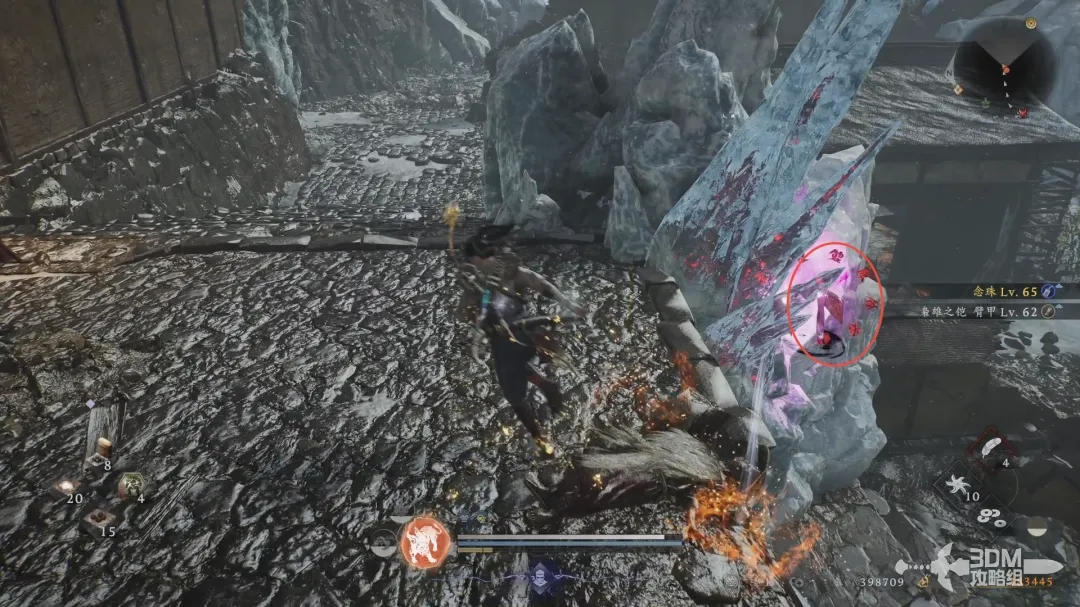
Task: Use the glowing item slot showing 20
Action: click(x=68, y=487)
